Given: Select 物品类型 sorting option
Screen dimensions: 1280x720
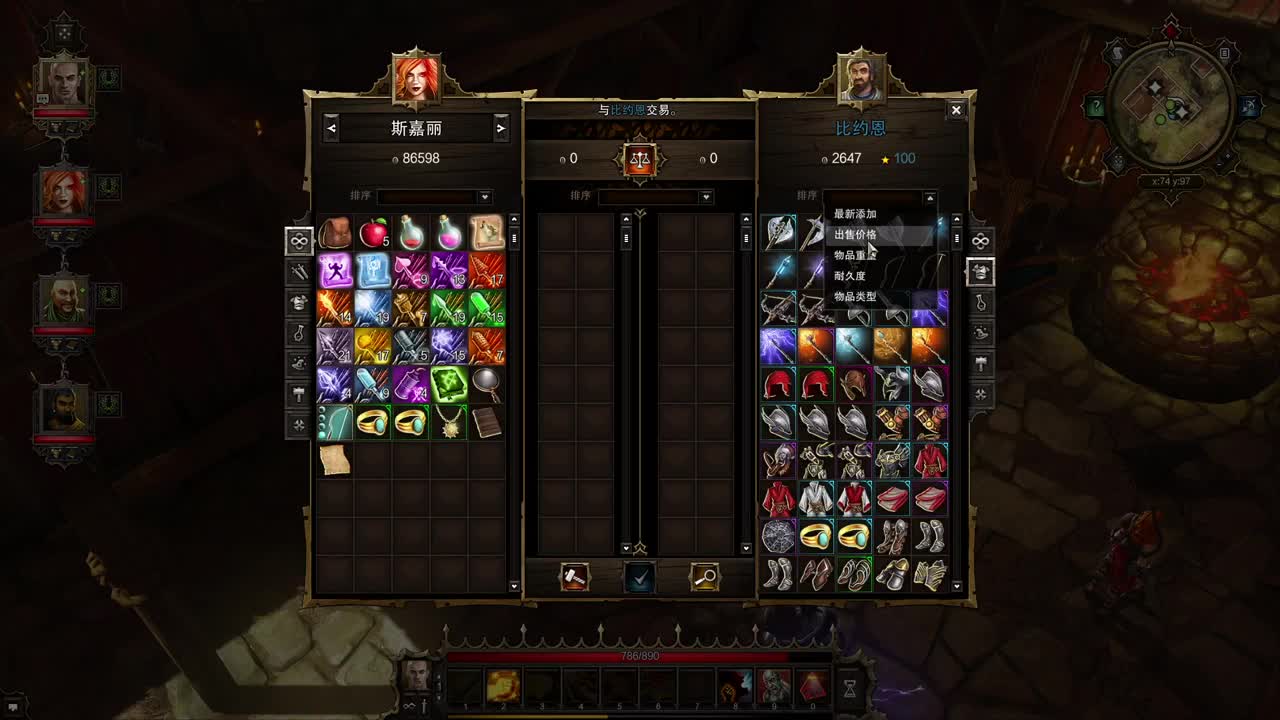Looking at the screenshot, I should coord(855,297).
